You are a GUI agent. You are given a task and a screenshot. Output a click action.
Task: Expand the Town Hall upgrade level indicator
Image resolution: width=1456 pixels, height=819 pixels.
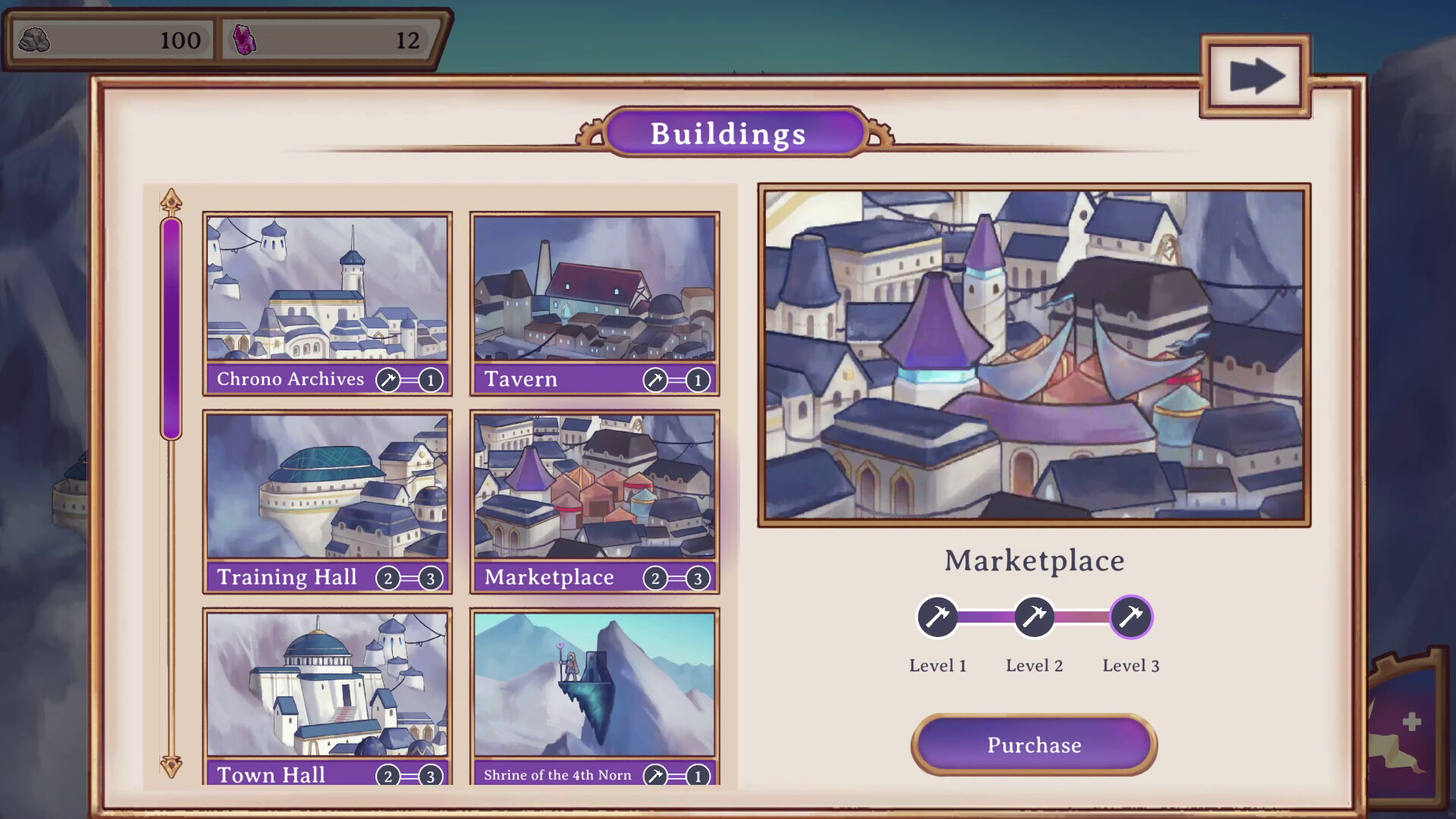point(409,775)
